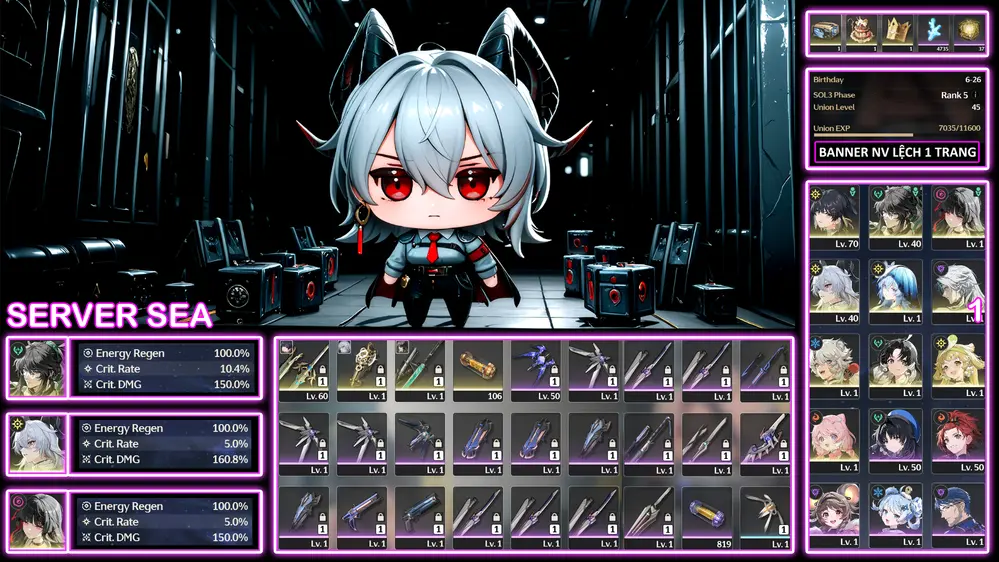Select the Lv. 70 character portrait

tap(837, 217)
